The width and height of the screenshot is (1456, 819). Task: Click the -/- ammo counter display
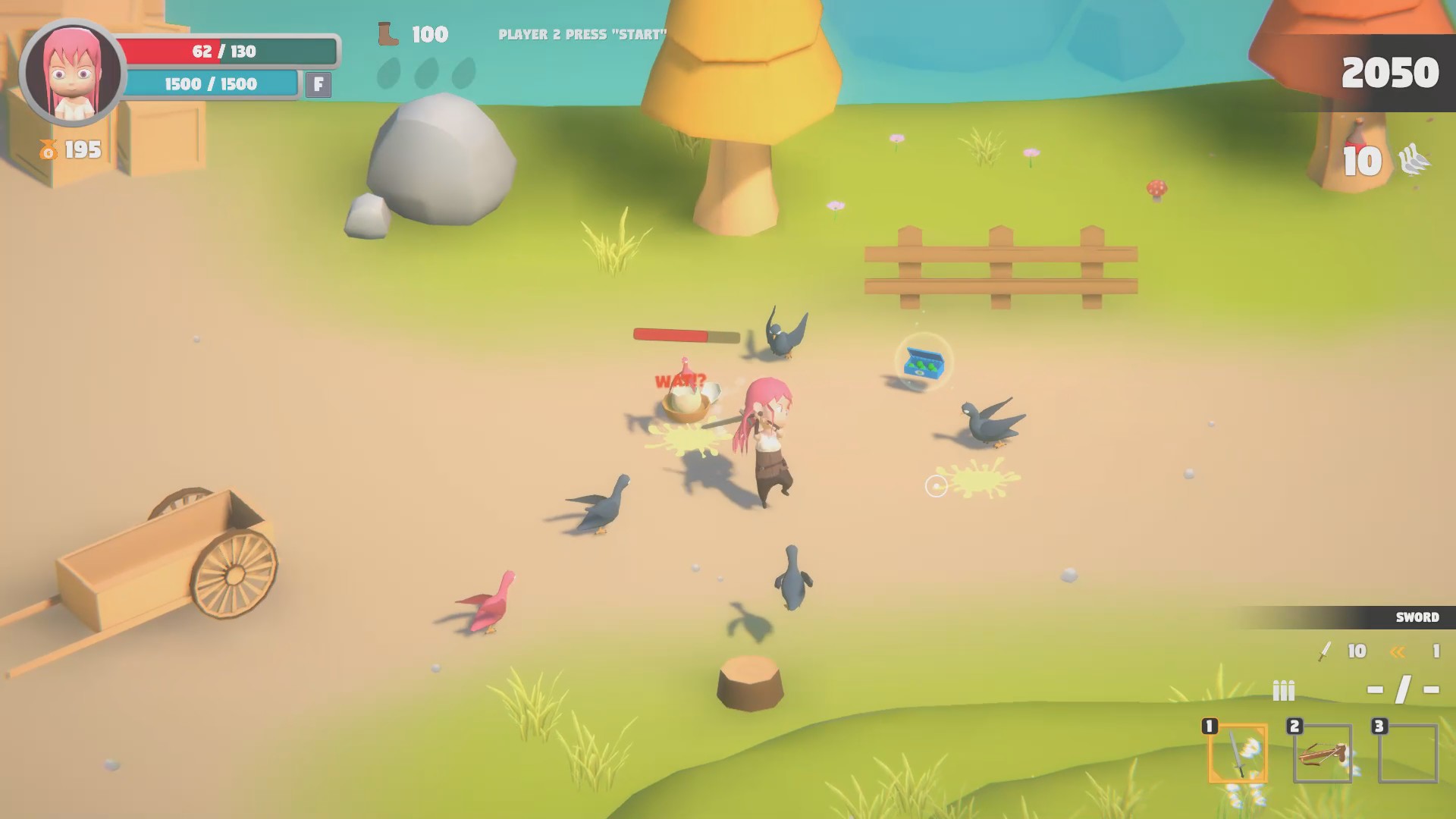[x=1404, y=691]
